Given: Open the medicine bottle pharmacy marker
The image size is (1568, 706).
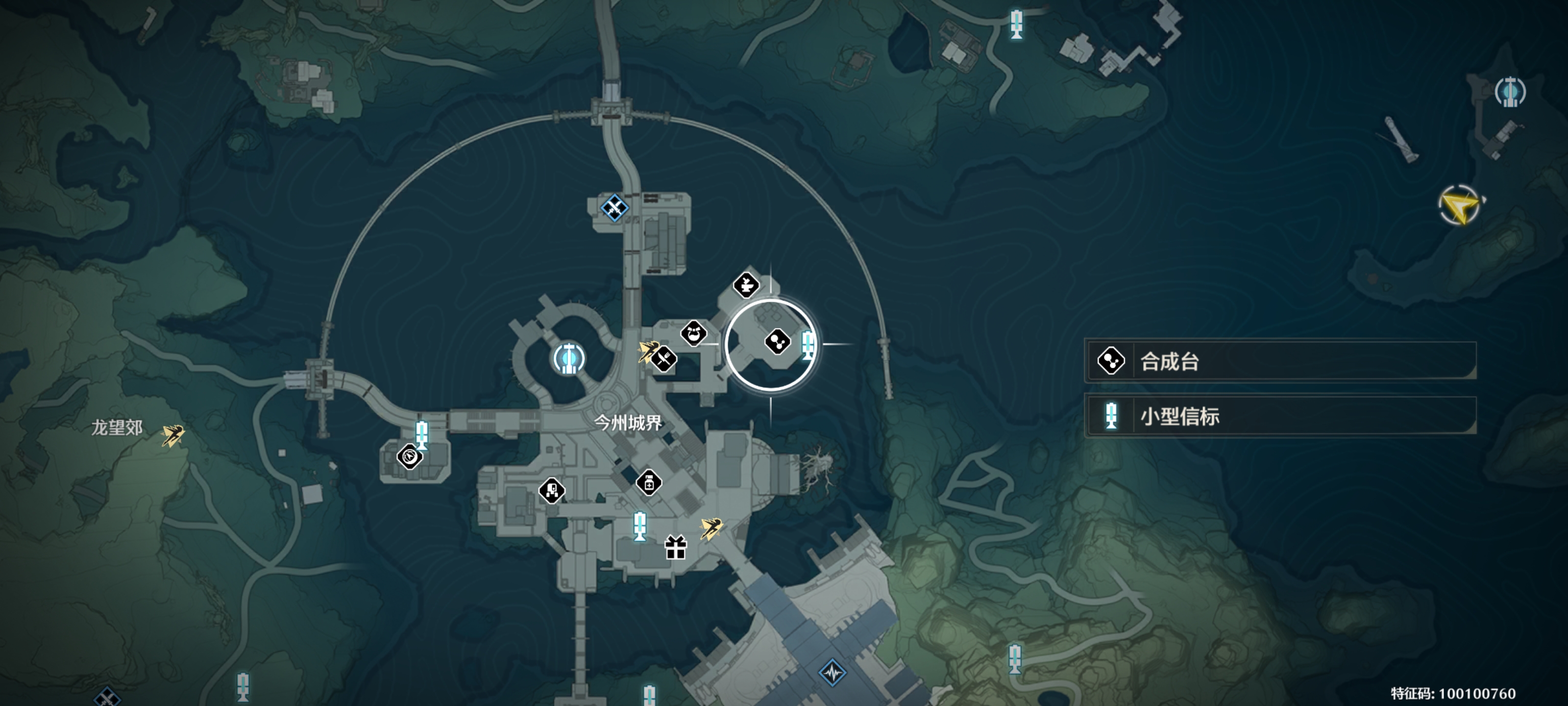Looking at the screenshot, I should [649, 483].
